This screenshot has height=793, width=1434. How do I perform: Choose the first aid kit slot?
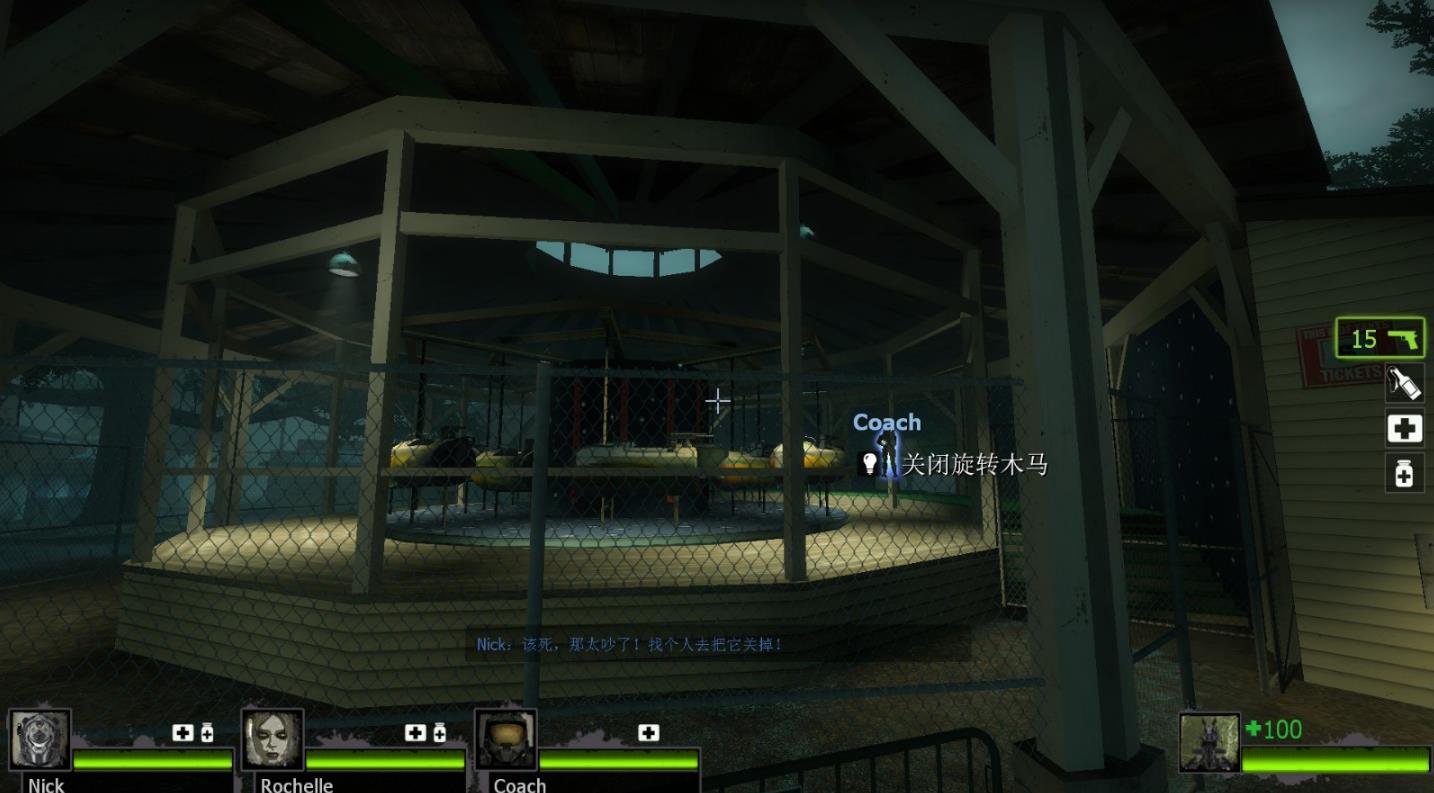tap(1404, 429)
